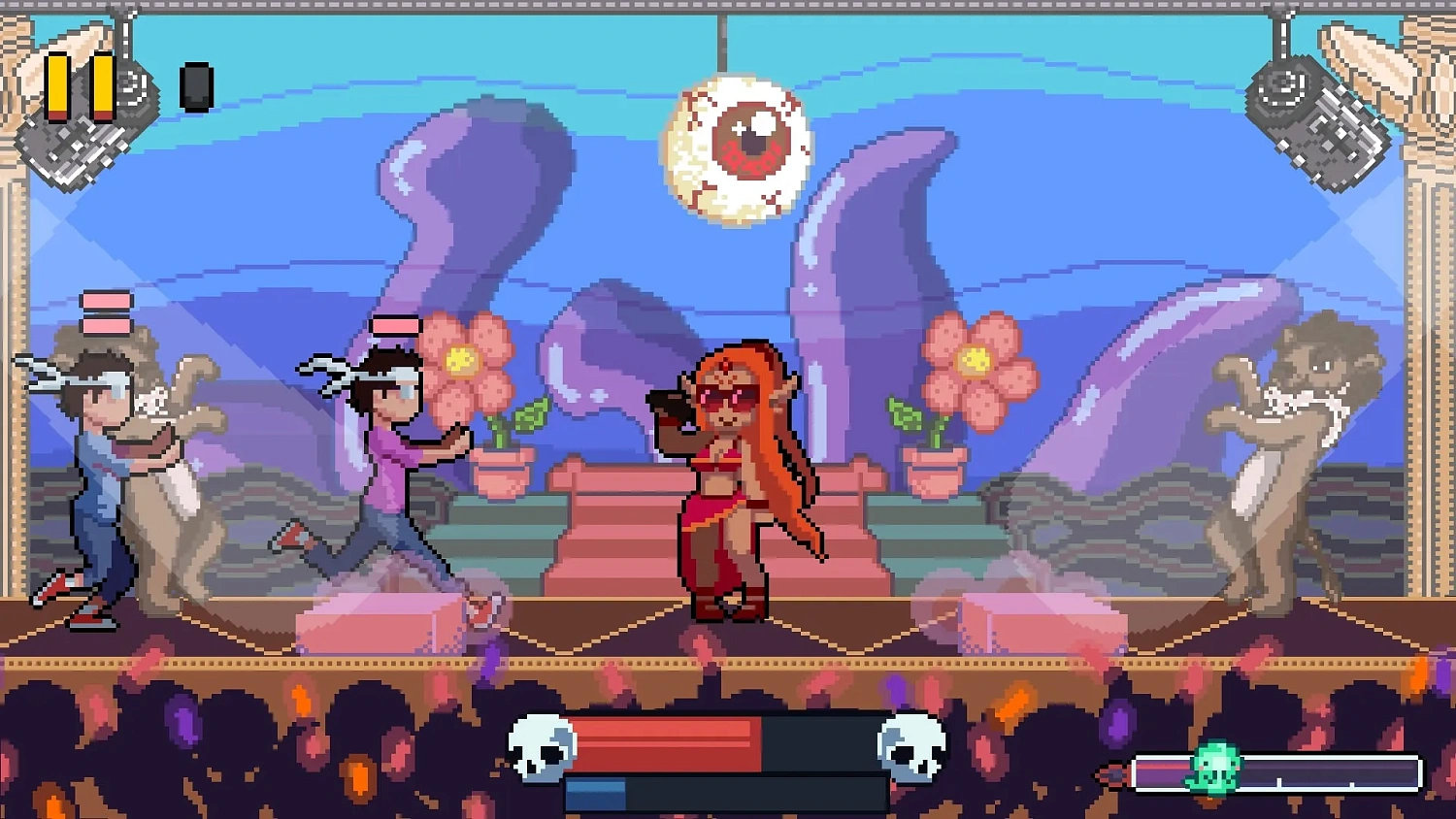The width and height of the screenshot is (1456, 819).
Task: Expand the health indicator above the running boy
Action: [395, 324]
